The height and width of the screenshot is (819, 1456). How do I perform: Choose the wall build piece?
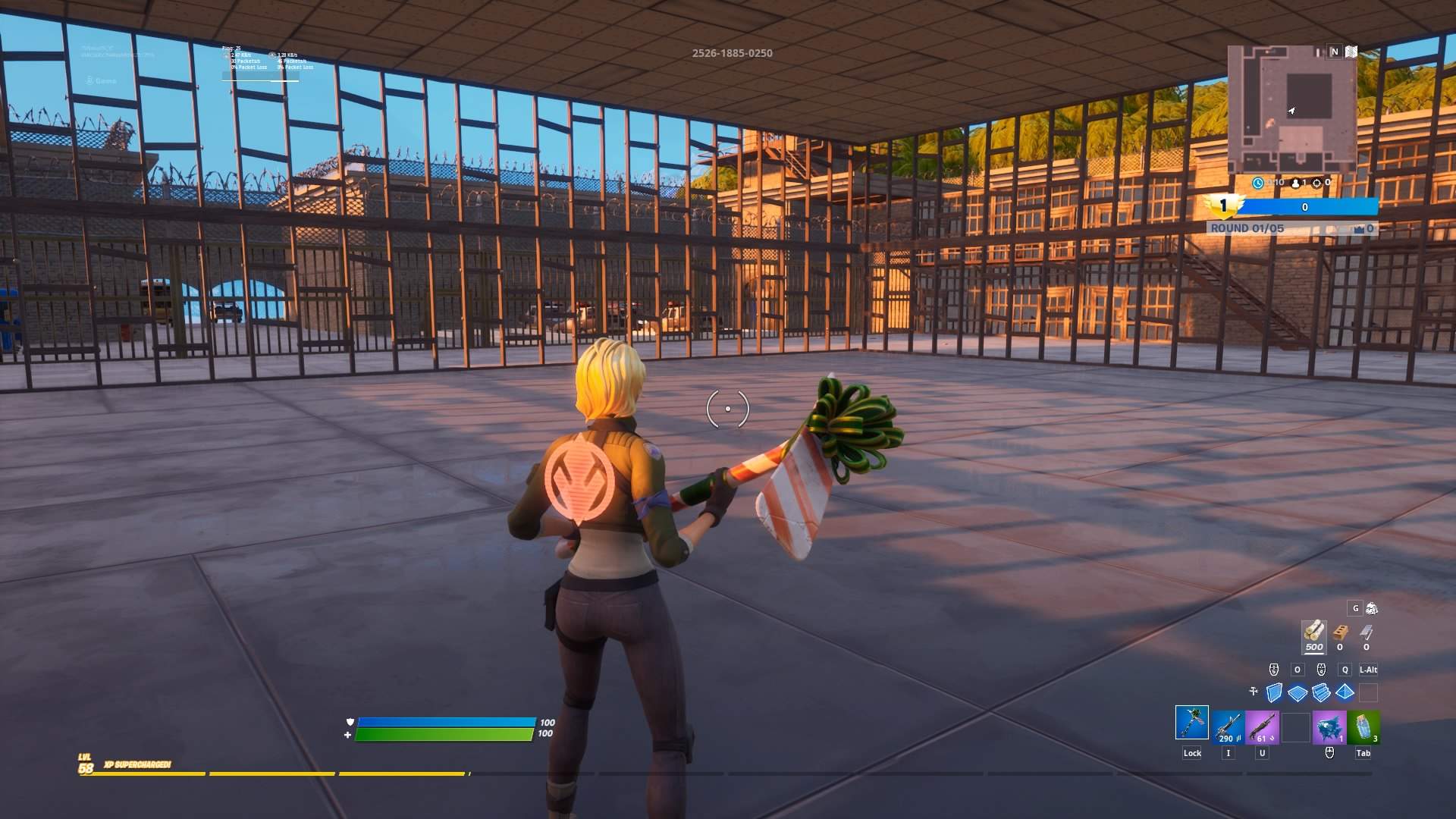[x=1275, y=692]
